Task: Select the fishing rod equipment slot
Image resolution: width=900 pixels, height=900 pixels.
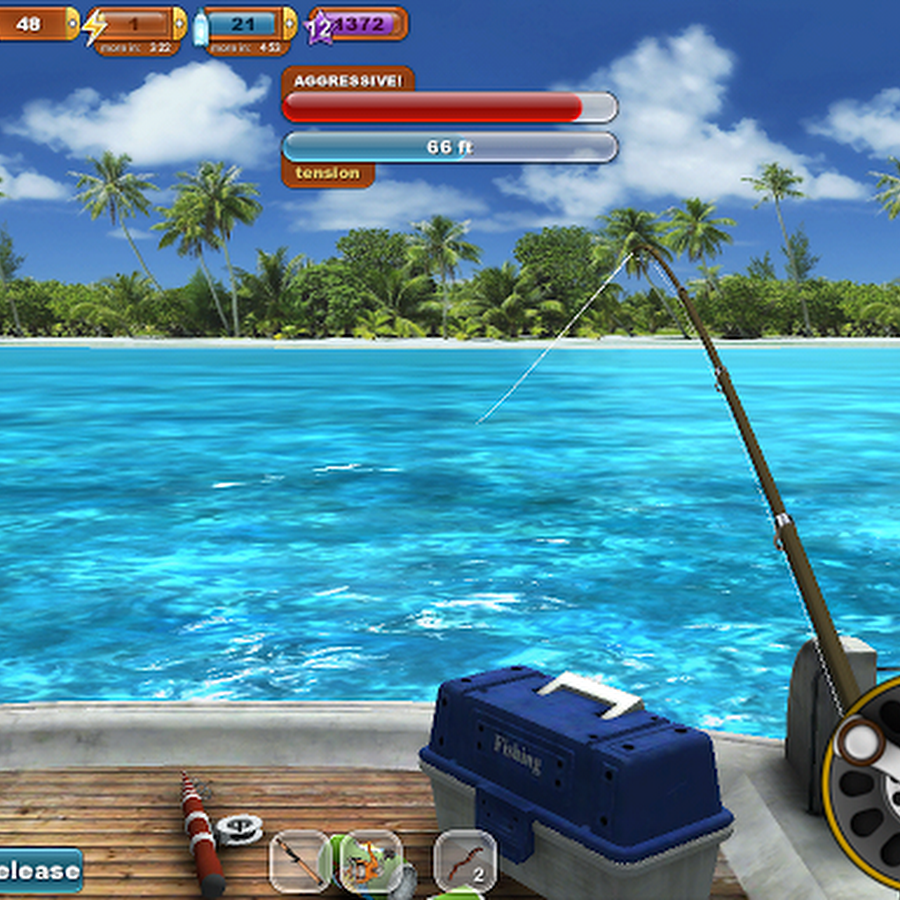Action: [x=299, y=861]
